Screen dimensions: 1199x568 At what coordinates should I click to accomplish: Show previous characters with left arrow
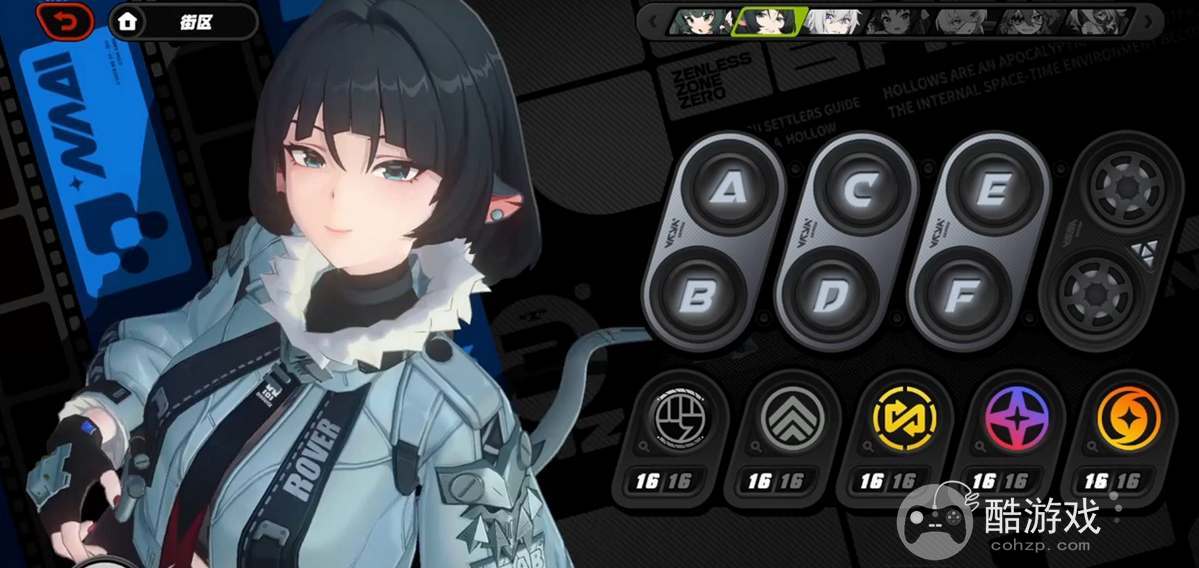[653, 20]
